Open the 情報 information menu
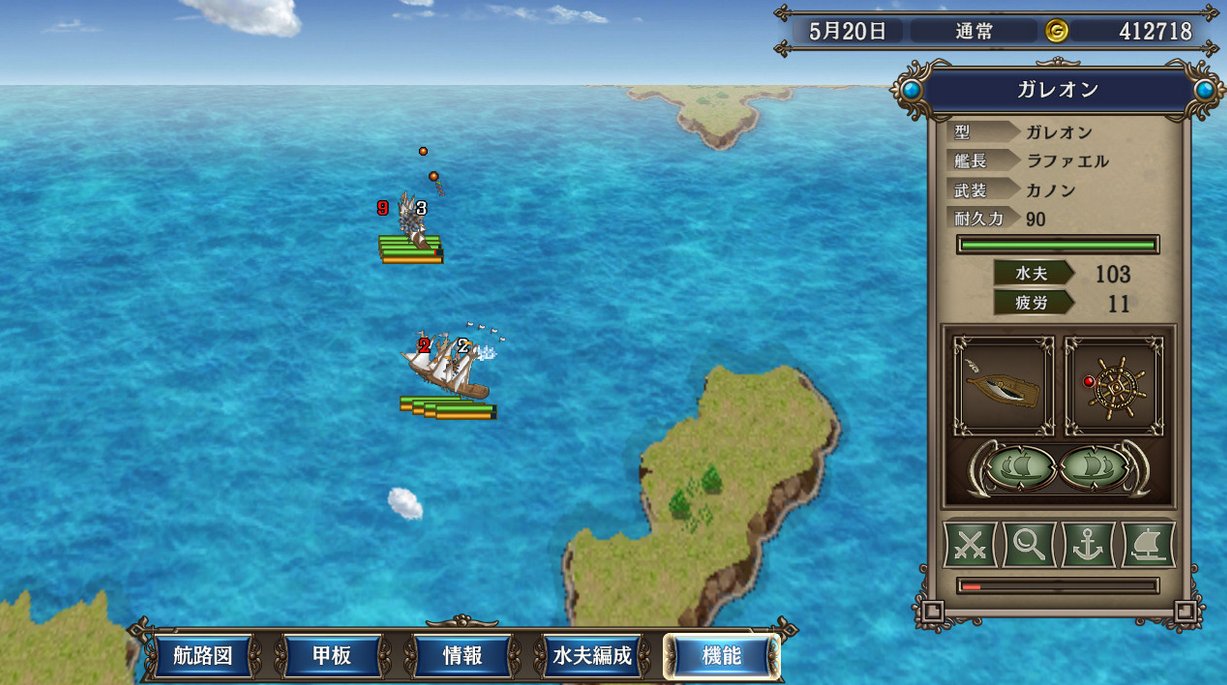 (x=462, y=656)
